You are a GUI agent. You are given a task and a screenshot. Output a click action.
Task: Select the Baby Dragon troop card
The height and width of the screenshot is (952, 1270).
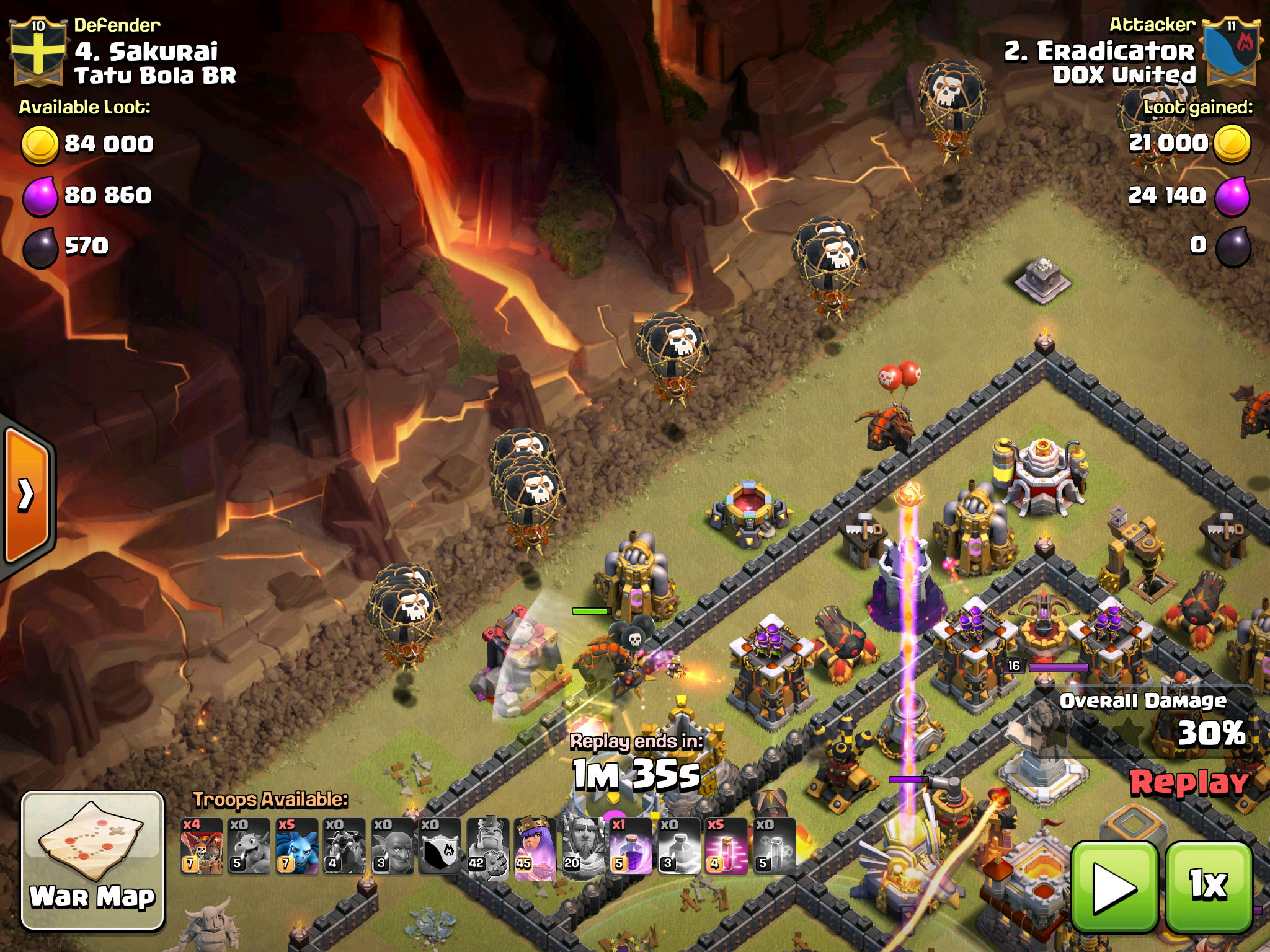coord(249,846)
